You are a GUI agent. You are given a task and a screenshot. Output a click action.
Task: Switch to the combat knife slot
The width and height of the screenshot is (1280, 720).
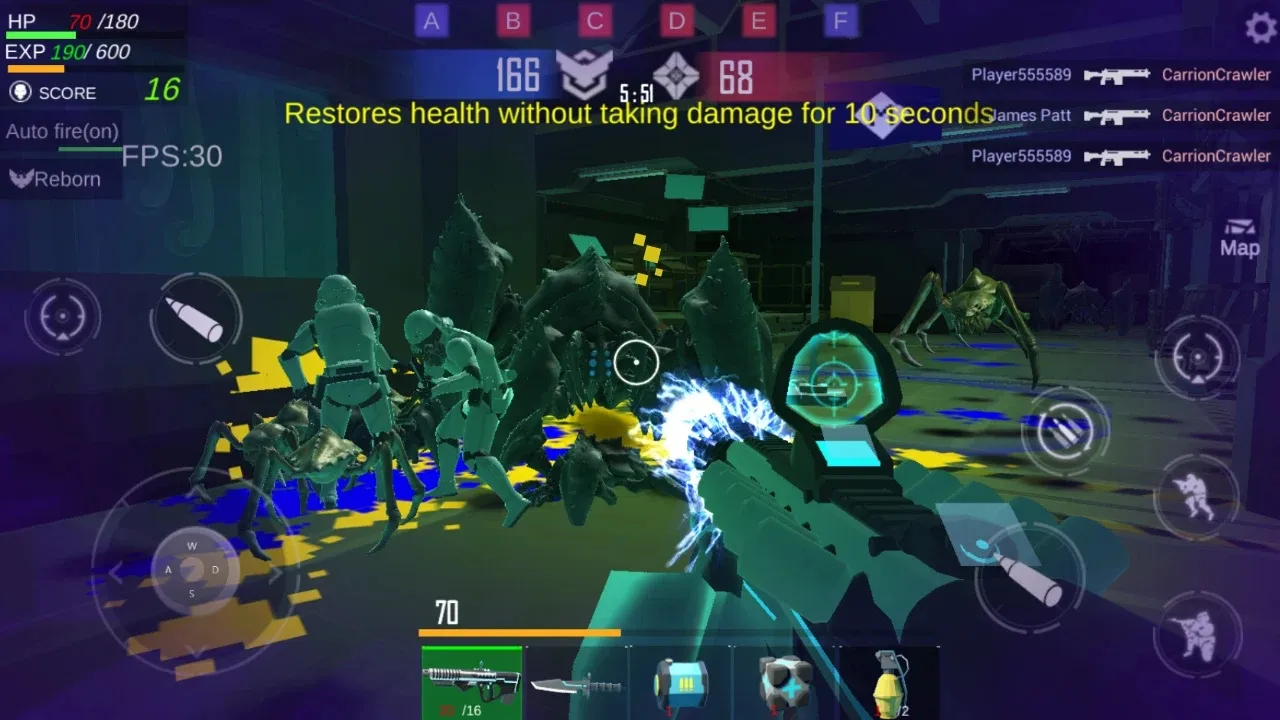pos(577,684)
